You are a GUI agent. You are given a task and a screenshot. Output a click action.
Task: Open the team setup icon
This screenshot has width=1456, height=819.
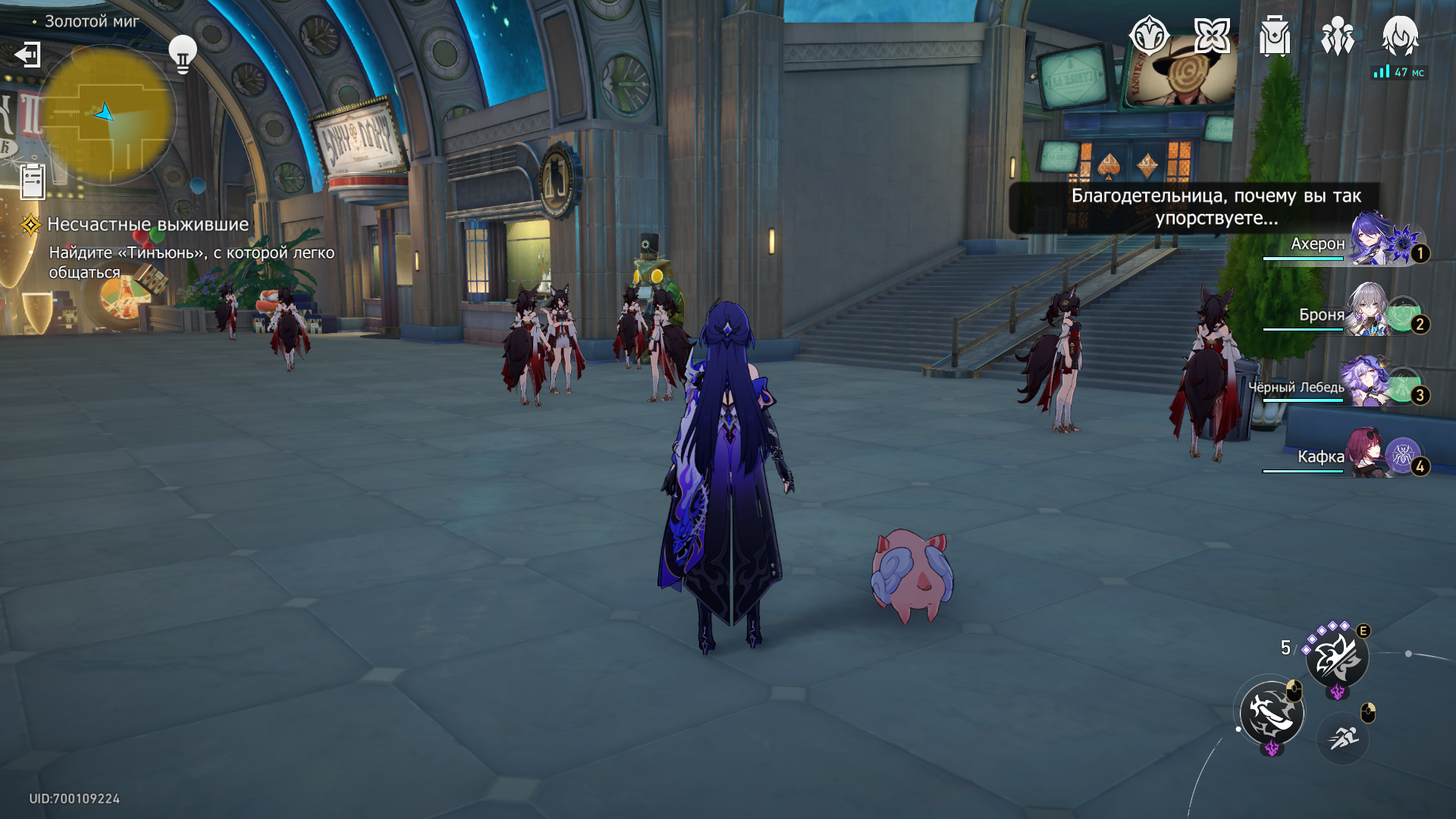[x=1337, y=36]
